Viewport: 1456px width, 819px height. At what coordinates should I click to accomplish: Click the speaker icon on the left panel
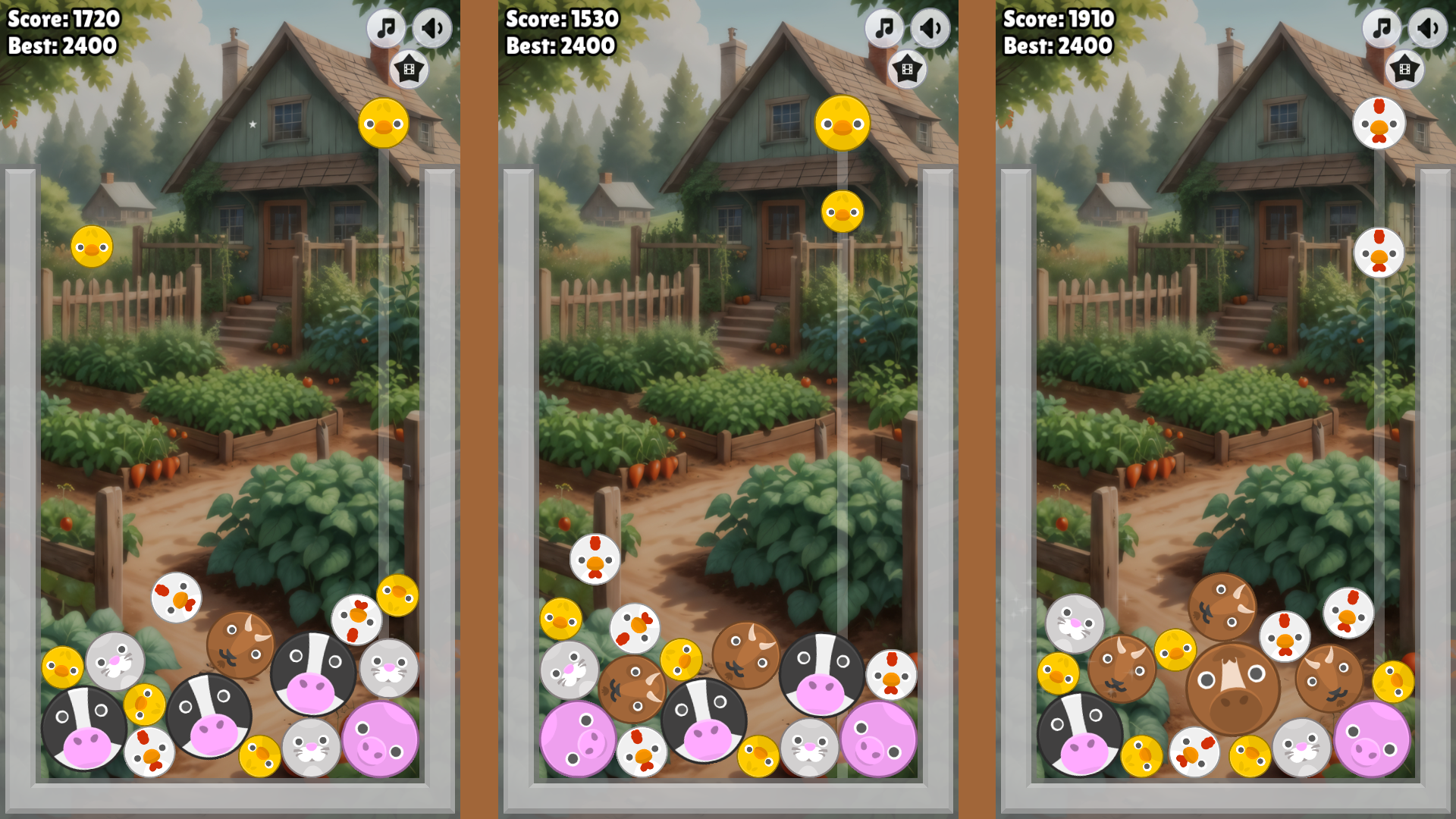(432, 28)
